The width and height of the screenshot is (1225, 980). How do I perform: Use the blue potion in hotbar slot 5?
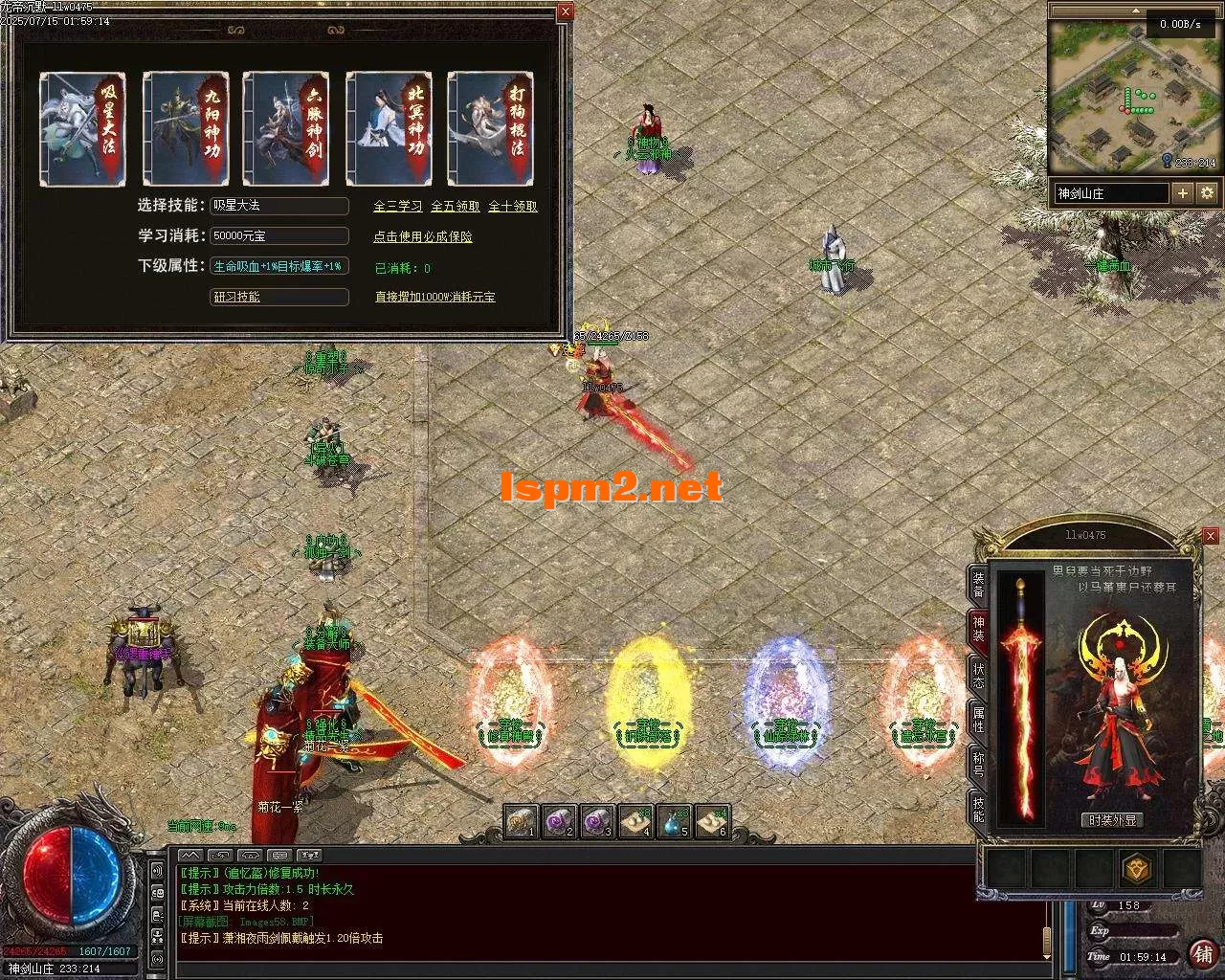(x=675, y=821)
